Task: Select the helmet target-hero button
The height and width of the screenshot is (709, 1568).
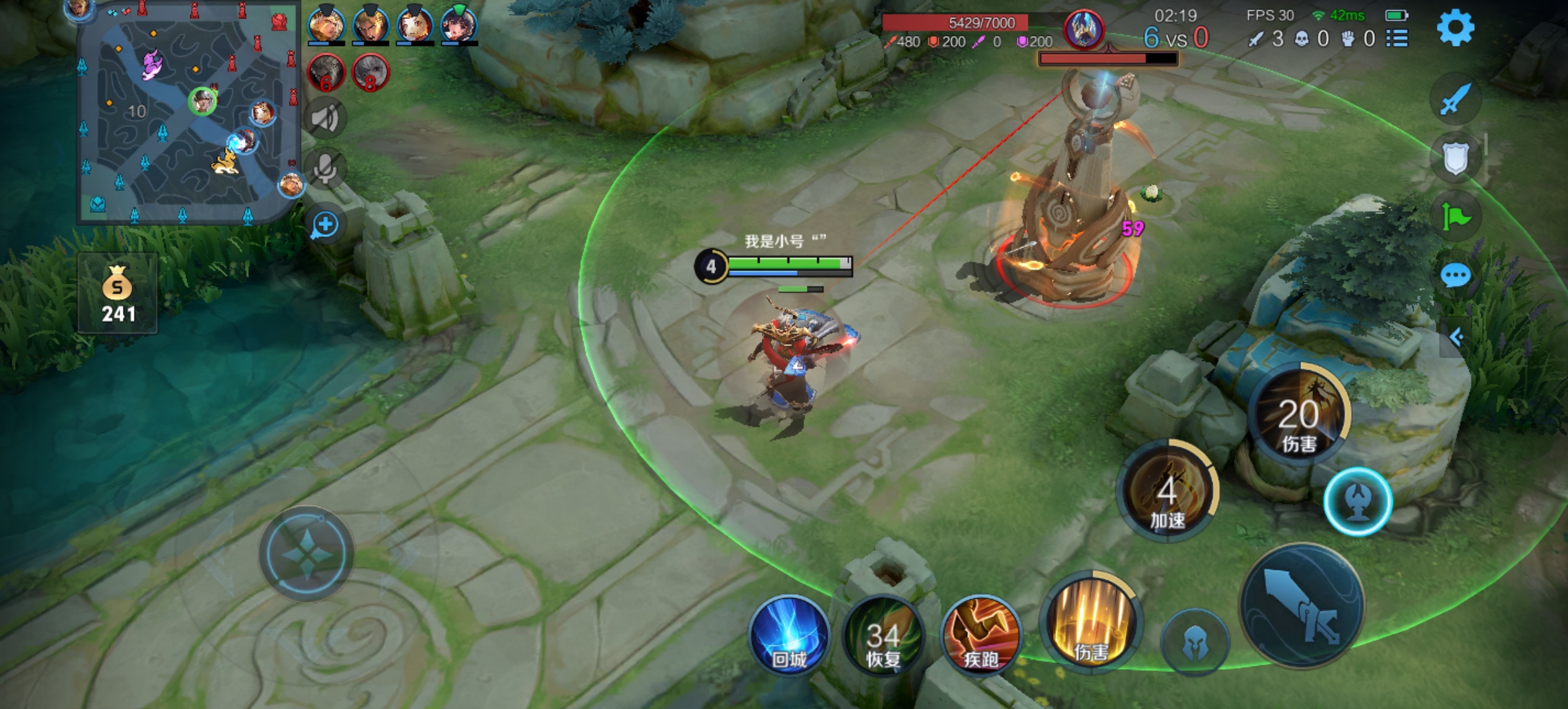Action: pyautogui.click(x=1194, y=643)
